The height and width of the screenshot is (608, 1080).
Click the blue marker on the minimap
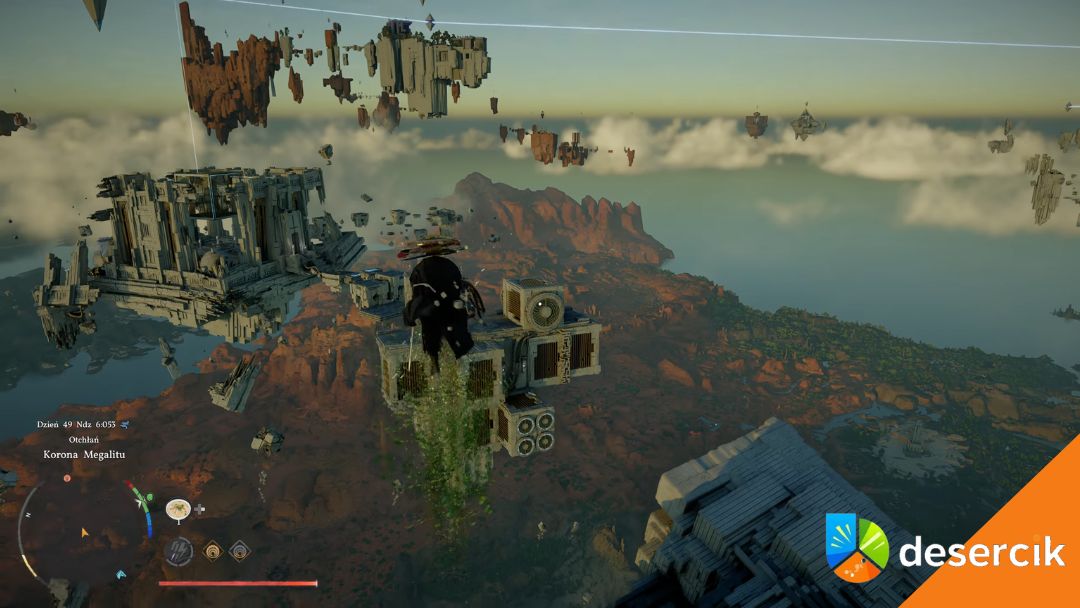click(x=121, y=574)
